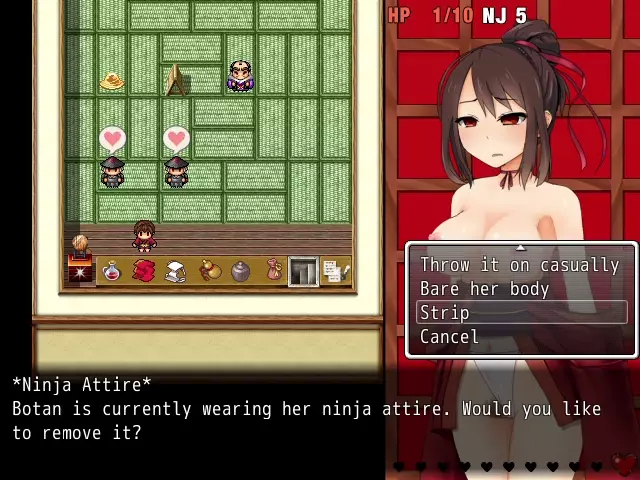Viewport: 640px width, 480px height.
Task: Use the red potion flask item
Action: tap(112, 271)
